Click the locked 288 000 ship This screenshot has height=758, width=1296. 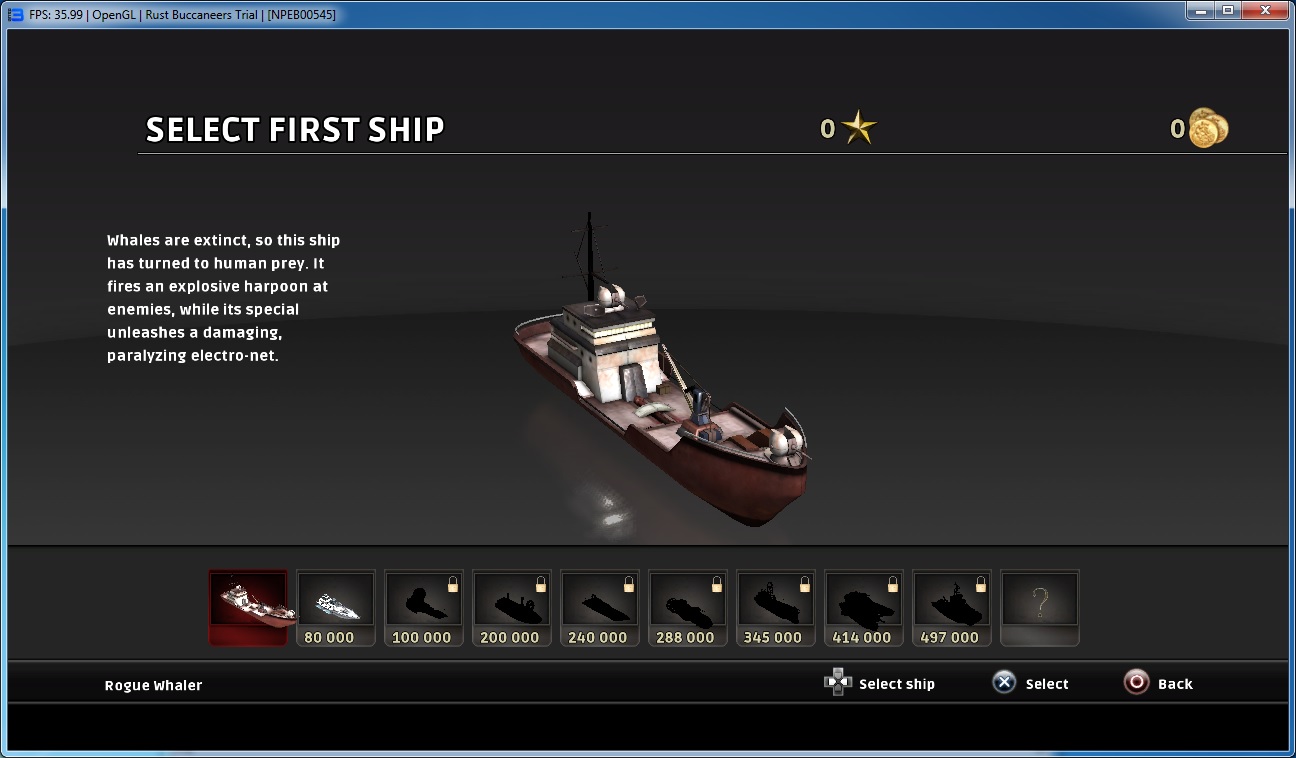pos(688,607)
